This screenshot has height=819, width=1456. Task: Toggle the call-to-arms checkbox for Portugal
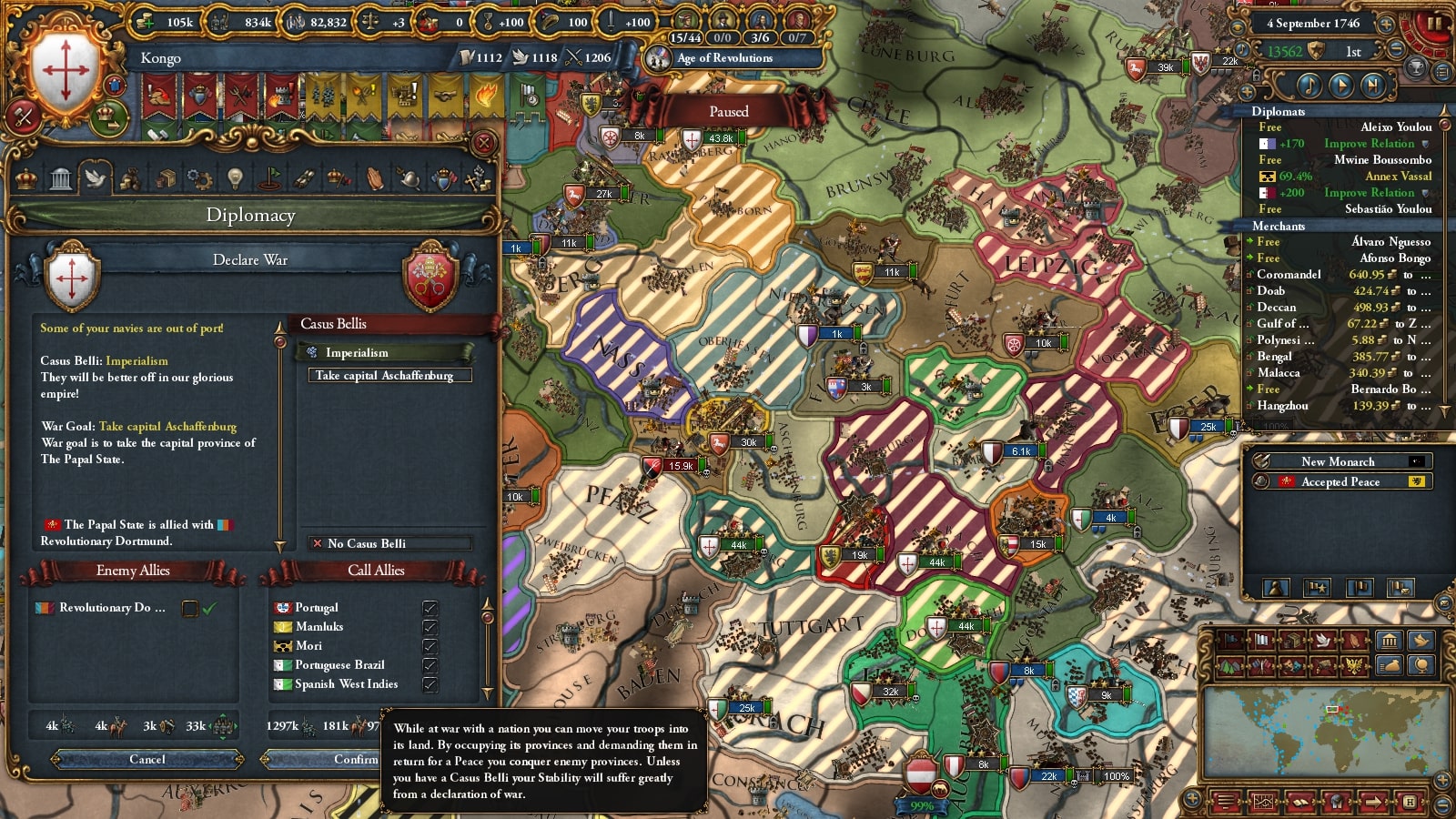click(430, 608)
